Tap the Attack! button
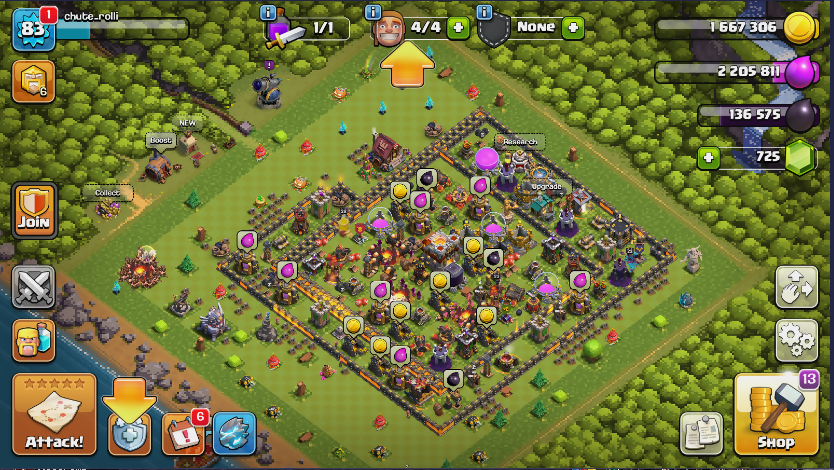This screenshot has width=834, height=470. coord(54,414)
